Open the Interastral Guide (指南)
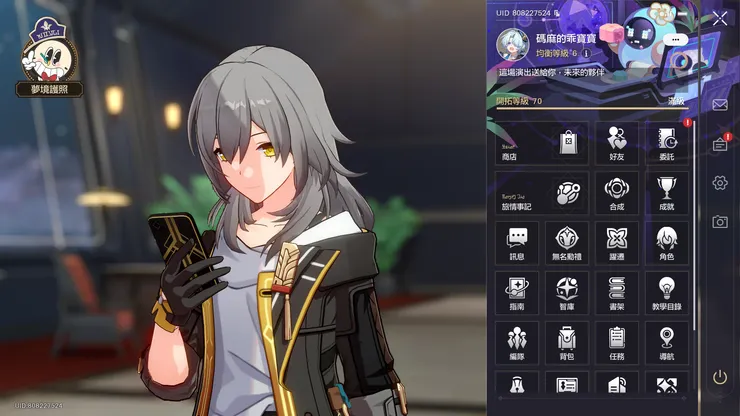Viewport: 740px width, 416px height. pyautogui.click(x=517, y=293)
